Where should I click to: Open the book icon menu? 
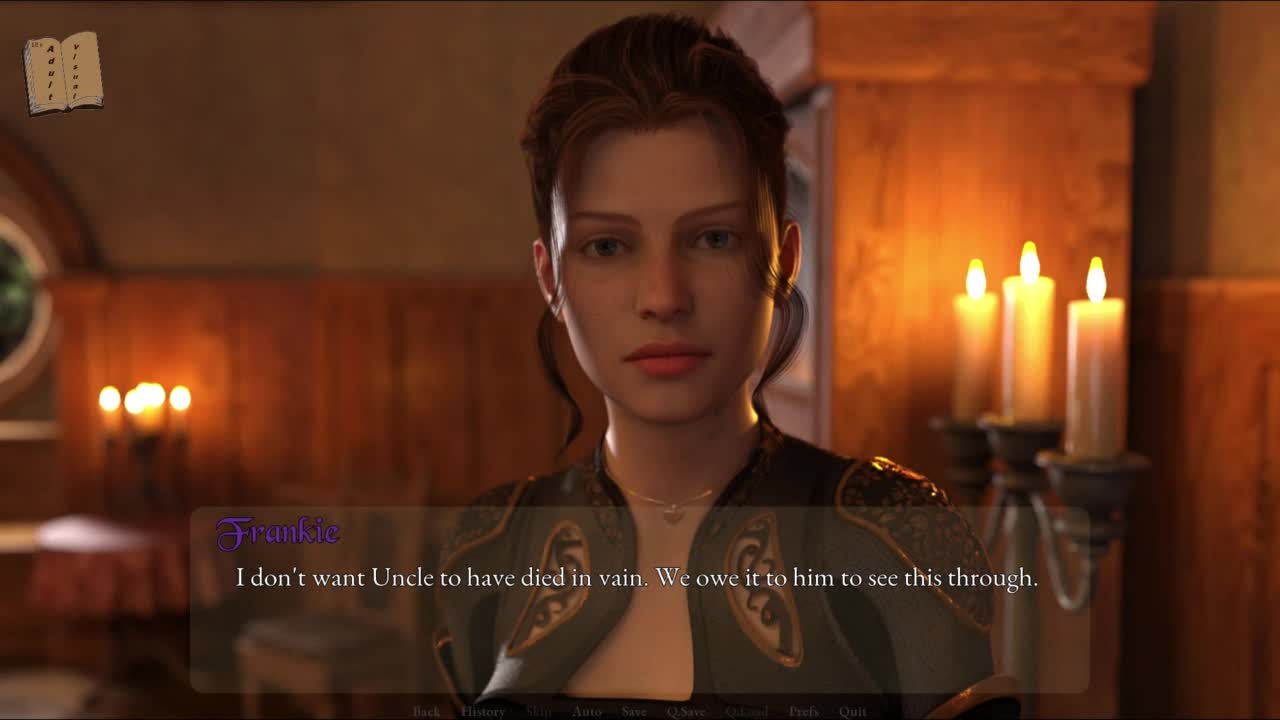(x=63, y=73)
